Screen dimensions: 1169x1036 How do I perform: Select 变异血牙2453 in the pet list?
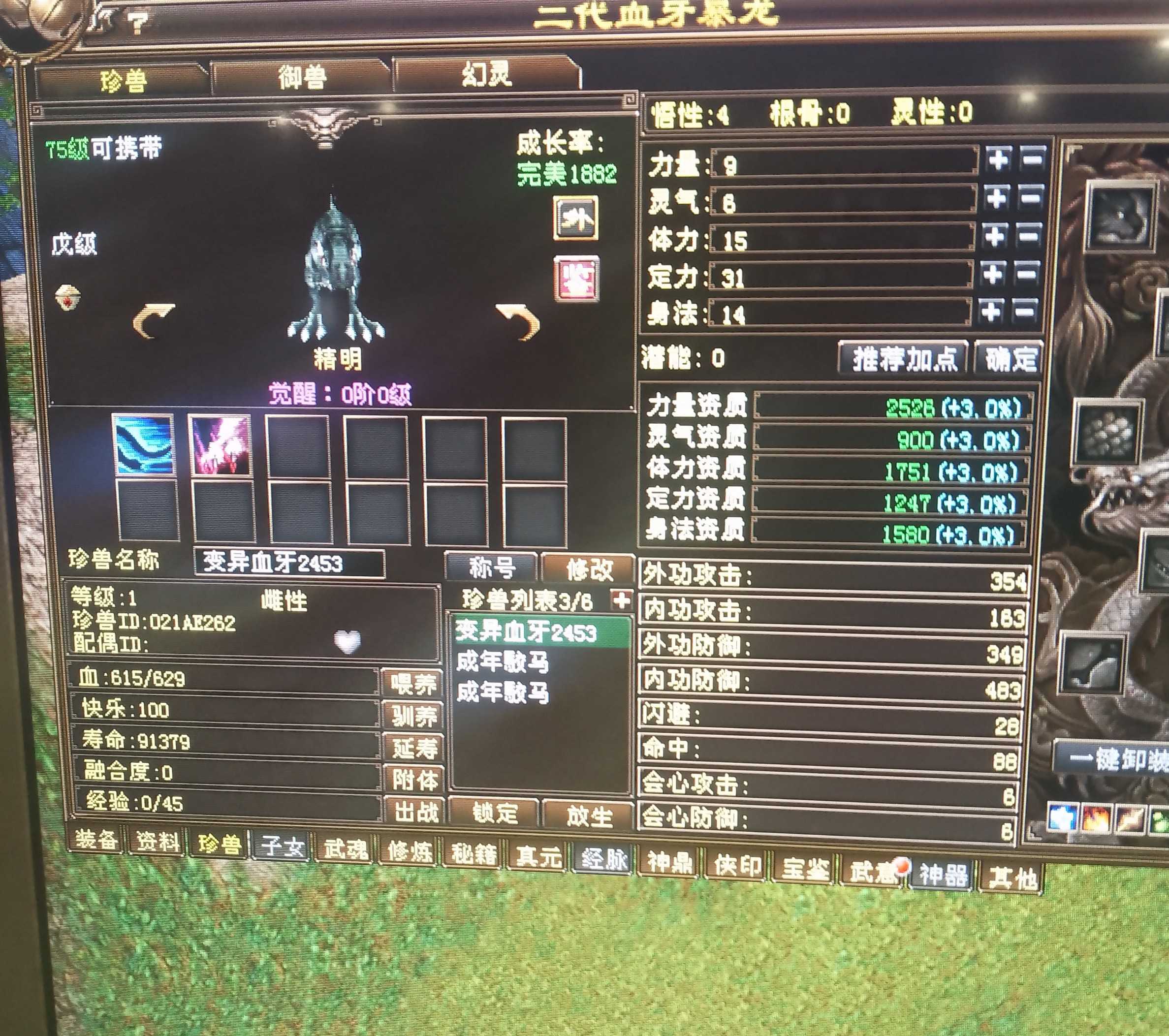526,632
